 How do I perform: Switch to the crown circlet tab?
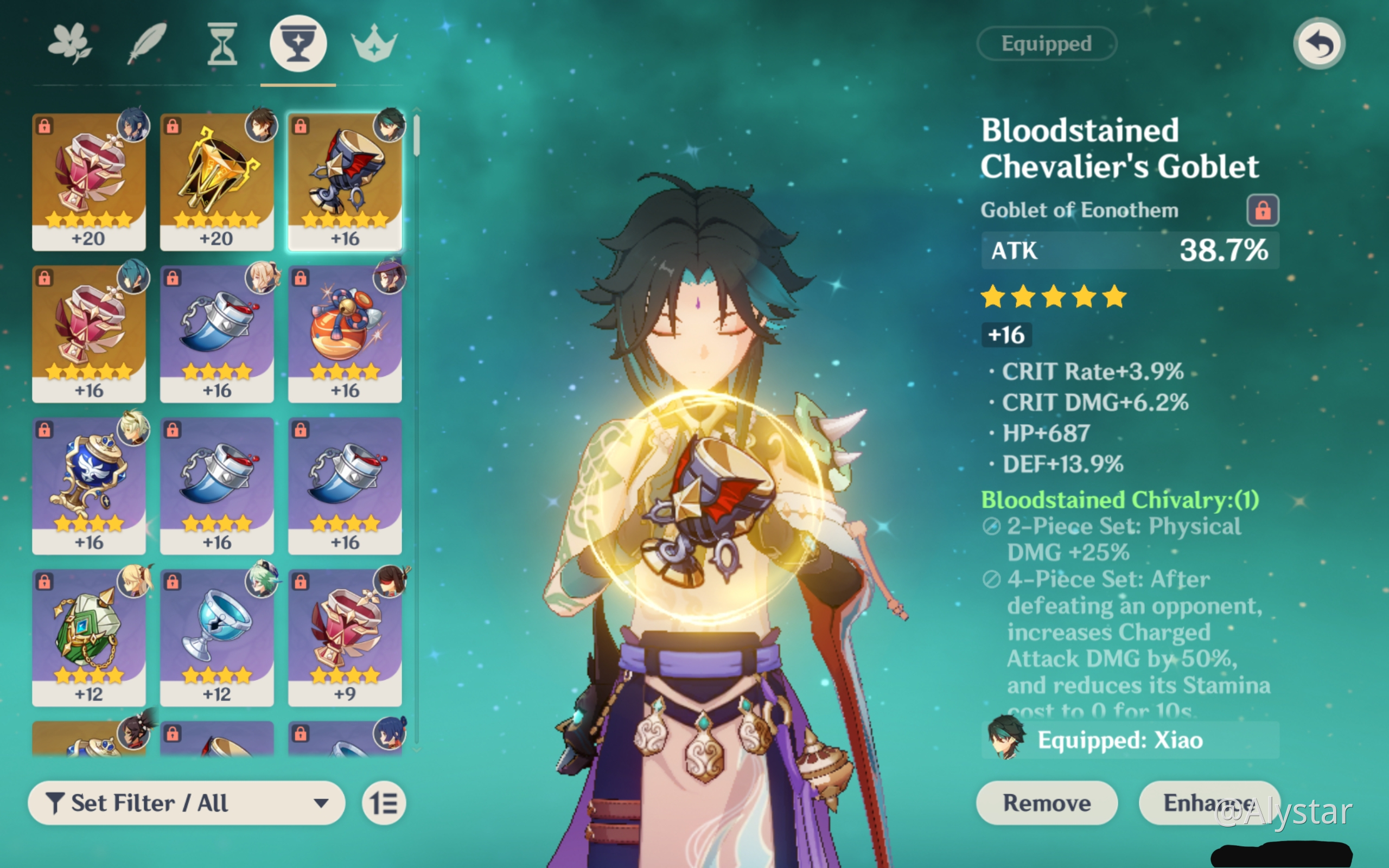[x=374, y=43]
